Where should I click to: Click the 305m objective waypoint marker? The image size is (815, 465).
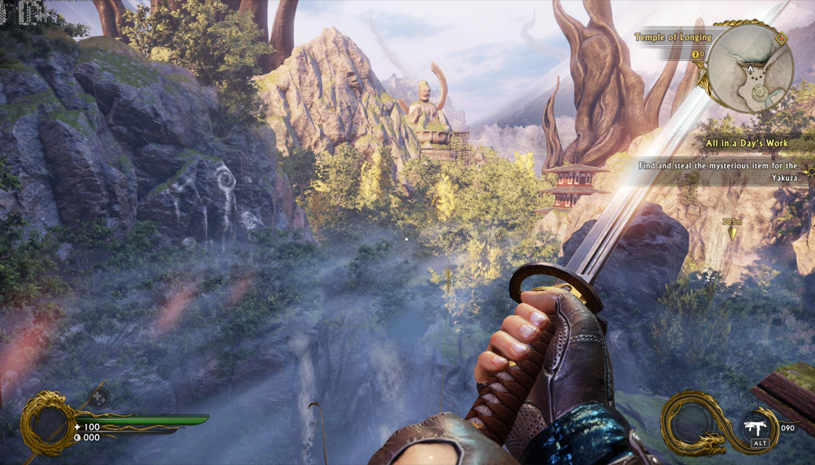point(731,229)
